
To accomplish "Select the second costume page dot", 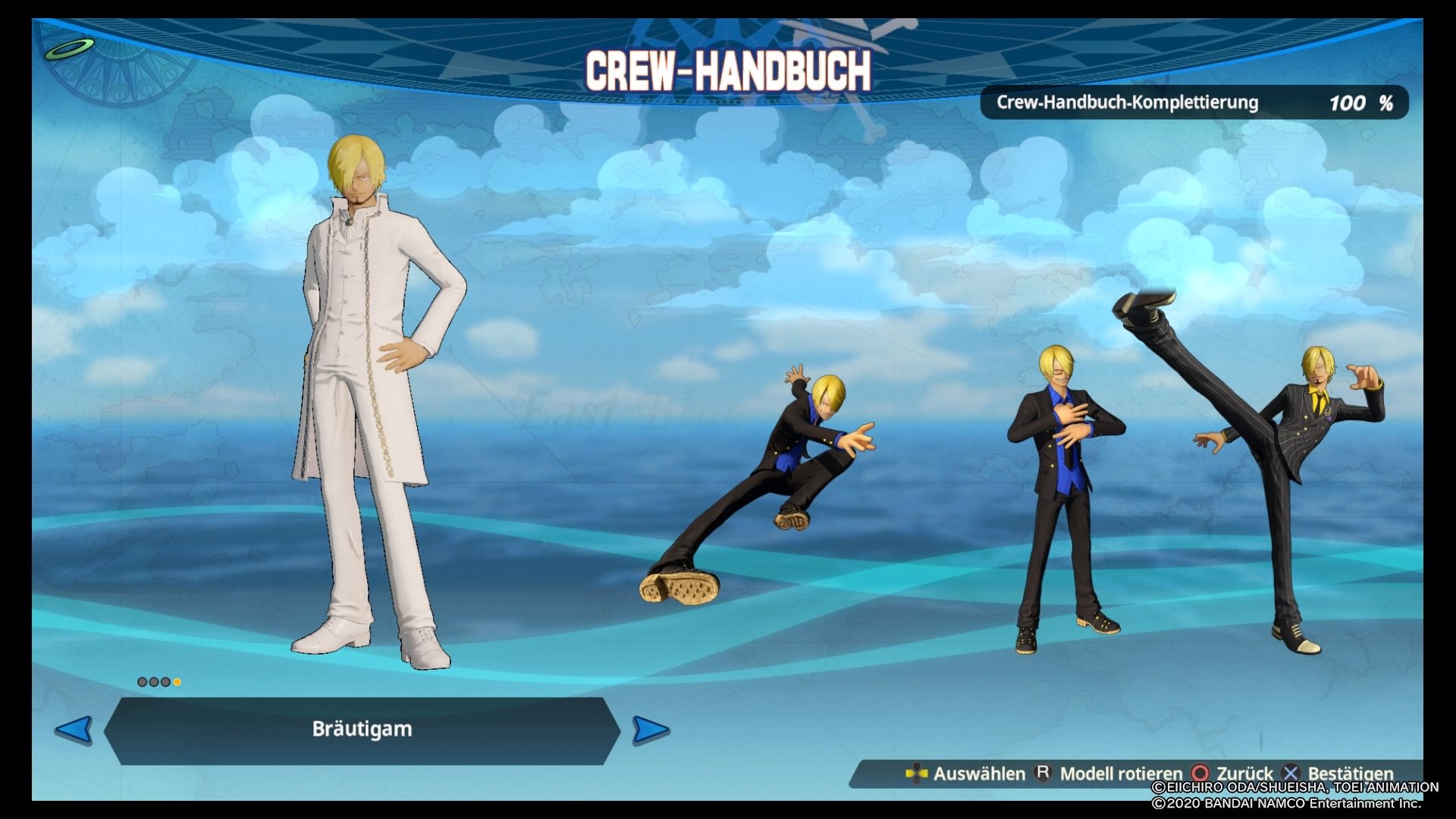I will (155, 682).
